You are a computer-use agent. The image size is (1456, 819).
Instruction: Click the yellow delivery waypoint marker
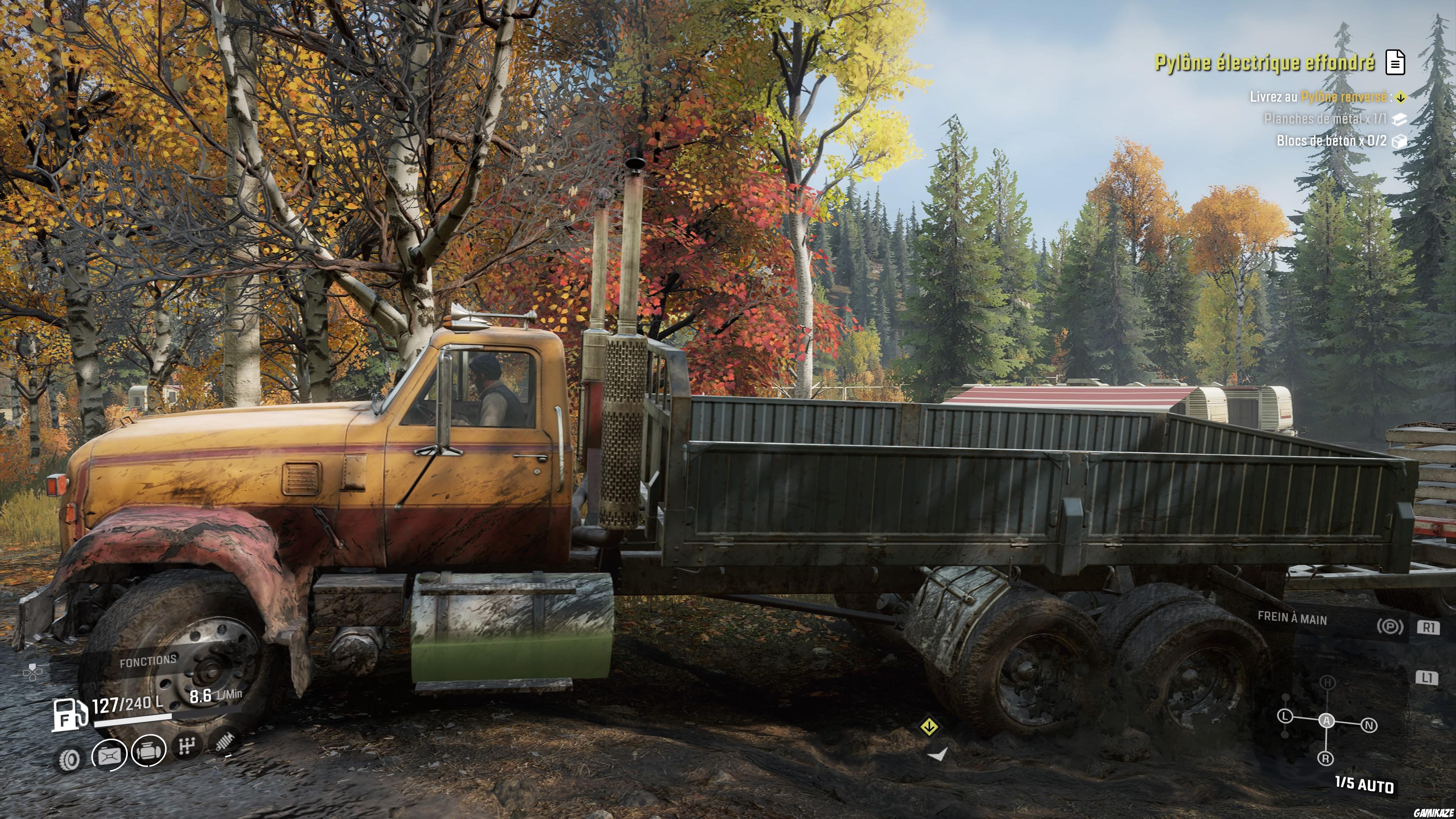pos(929,727)
